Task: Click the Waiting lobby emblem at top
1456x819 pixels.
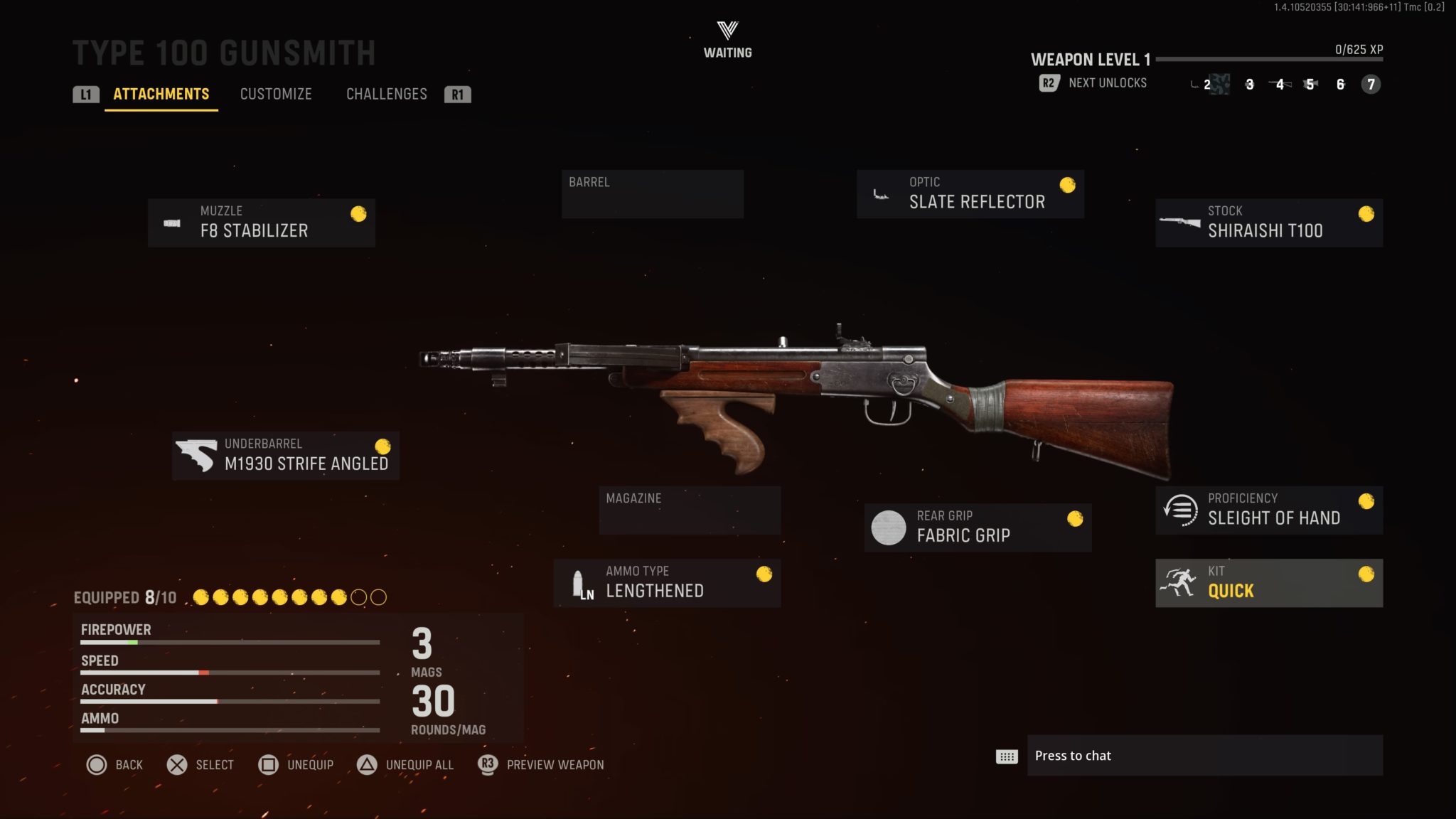Action: coord(727,32)
